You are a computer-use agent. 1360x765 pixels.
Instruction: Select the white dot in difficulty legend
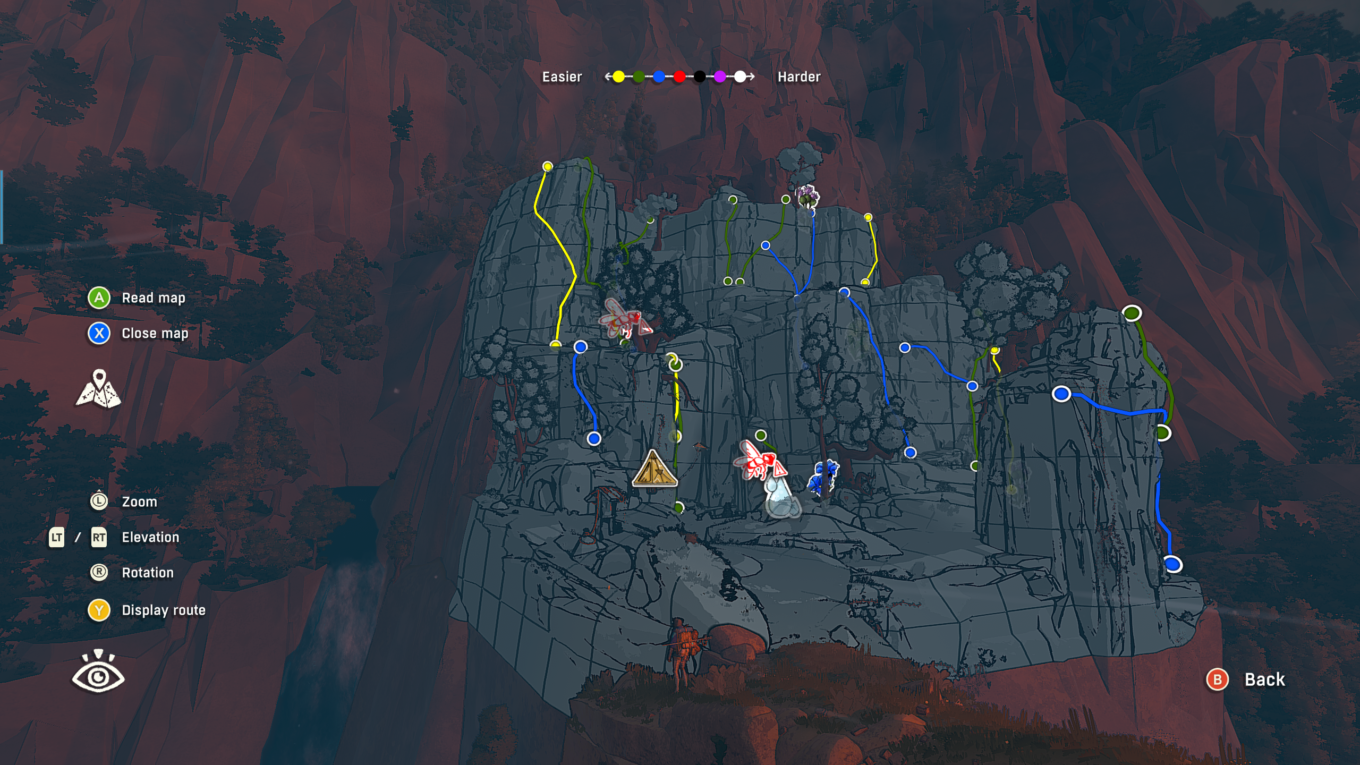[740, 77]
